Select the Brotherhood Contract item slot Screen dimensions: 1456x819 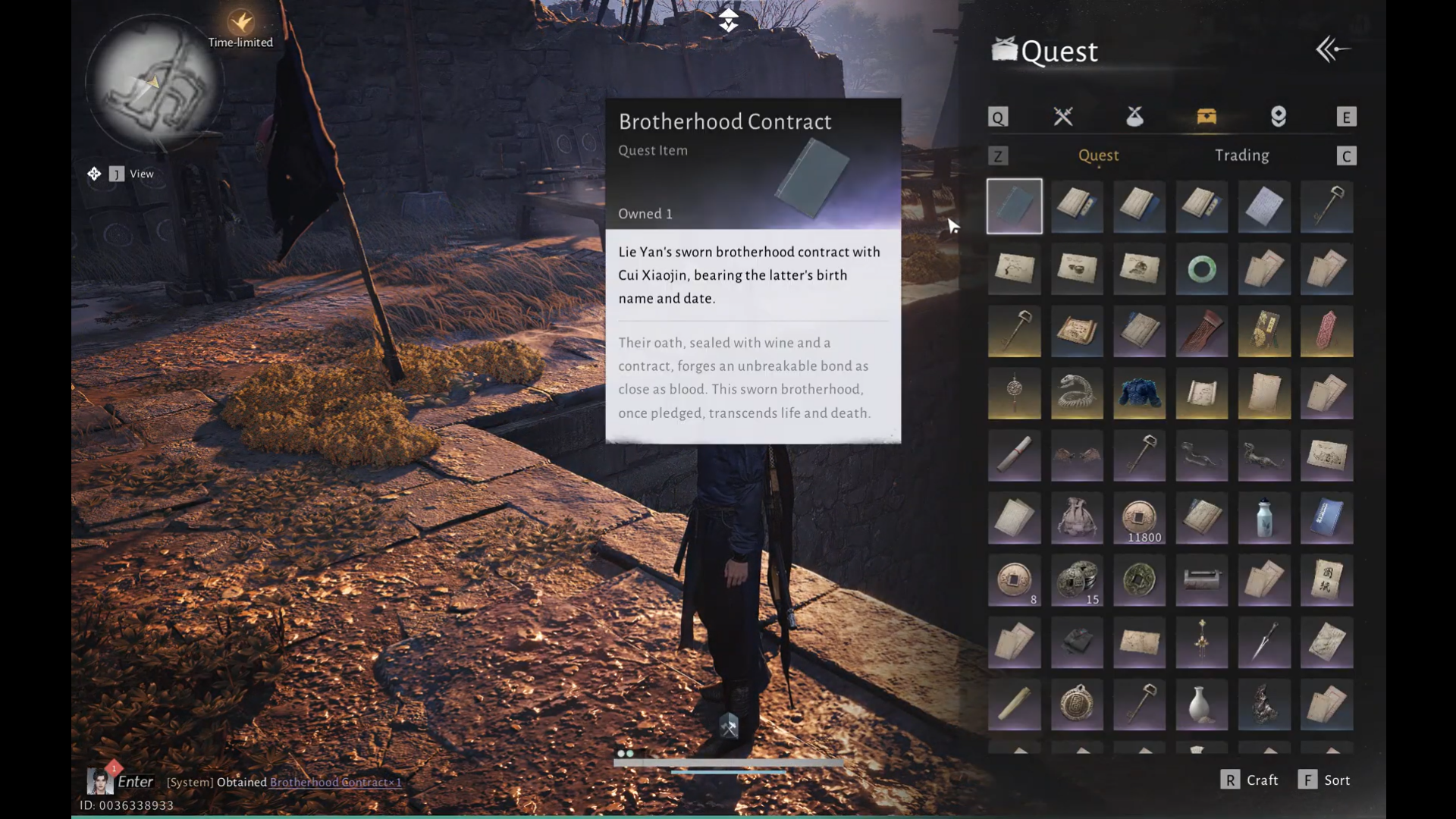[1015, 206]
